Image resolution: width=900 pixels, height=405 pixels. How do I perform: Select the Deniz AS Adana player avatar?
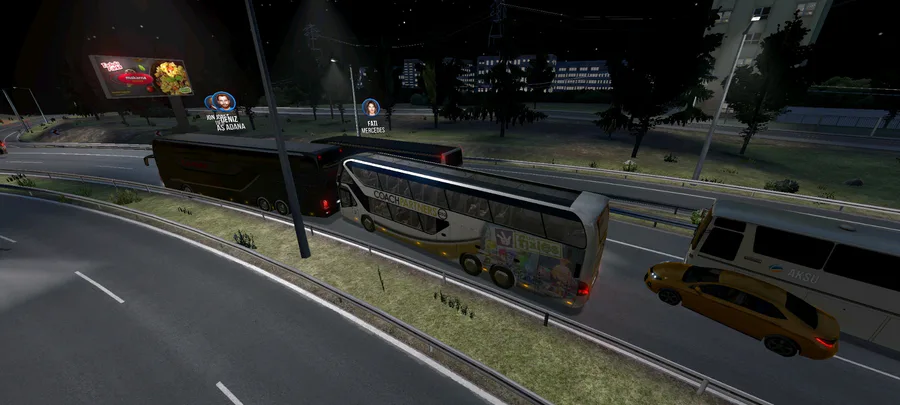(x=222, y=101)
